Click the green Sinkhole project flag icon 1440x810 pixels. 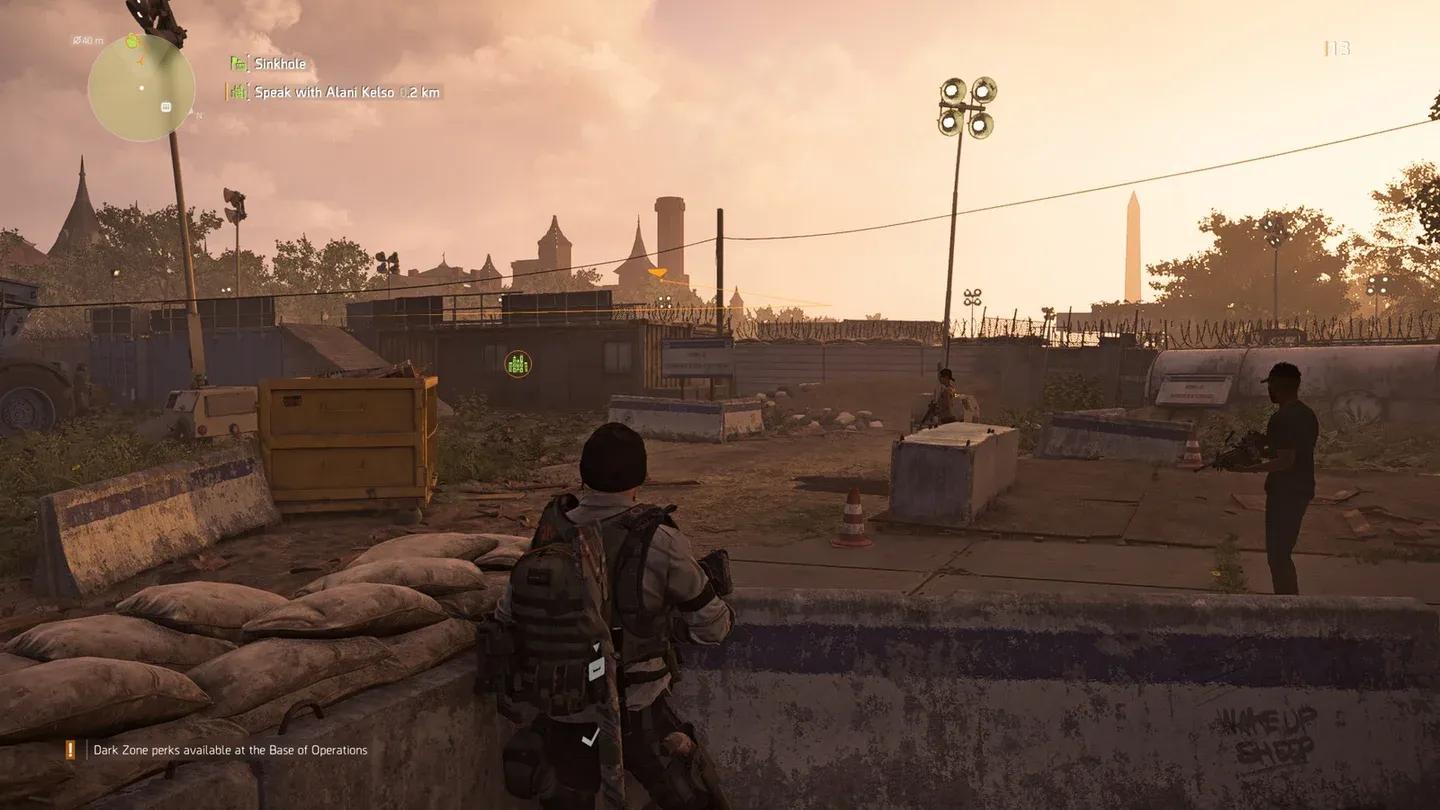click(x=238, y=63)
